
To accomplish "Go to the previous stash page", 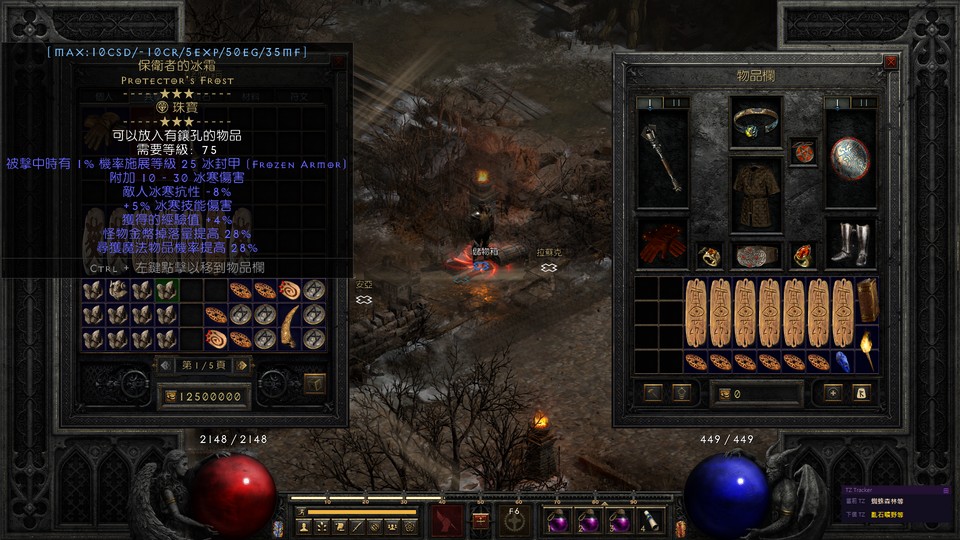I will click(x=166, y=365).
